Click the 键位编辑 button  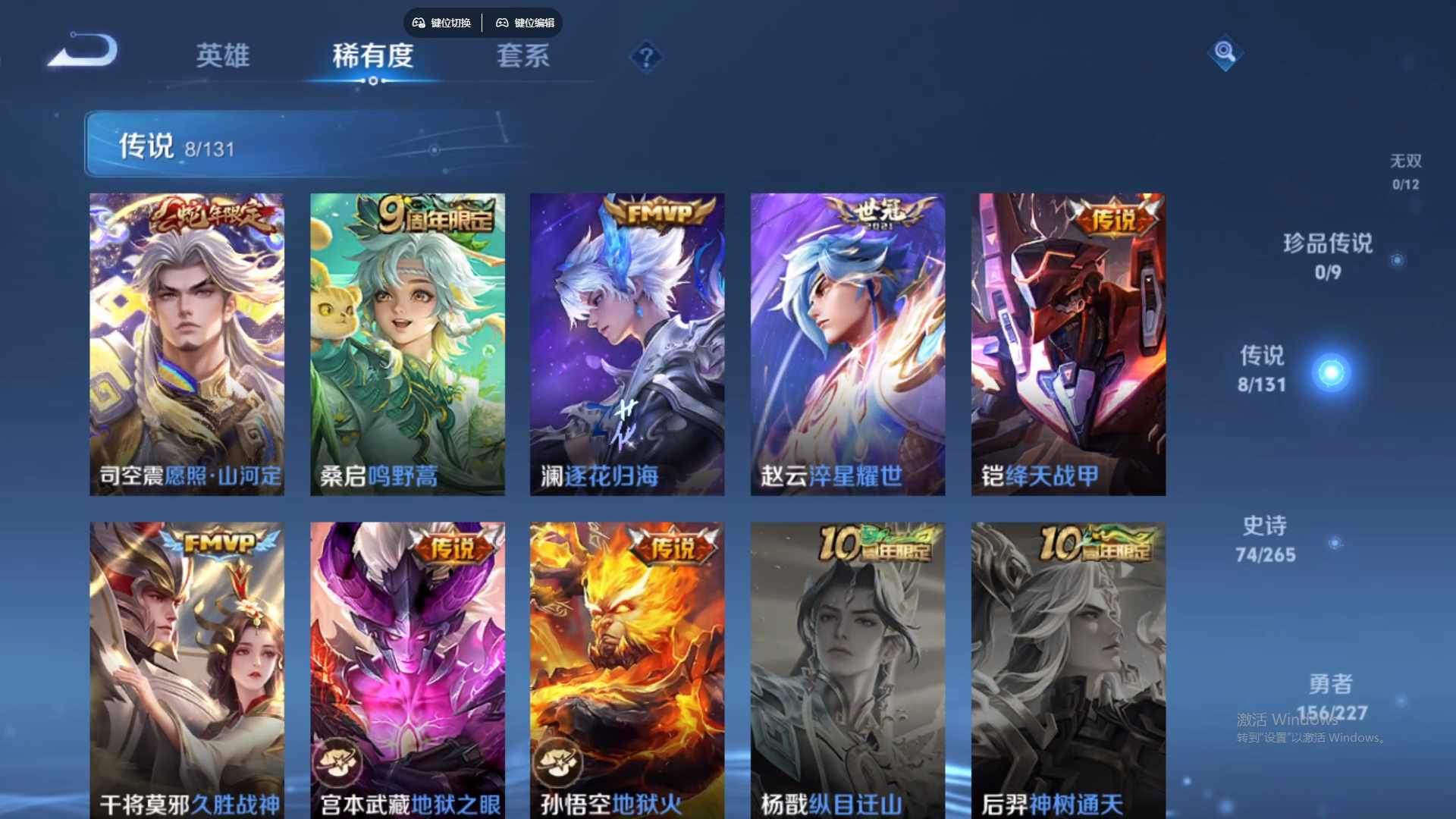tap(526, 23)
